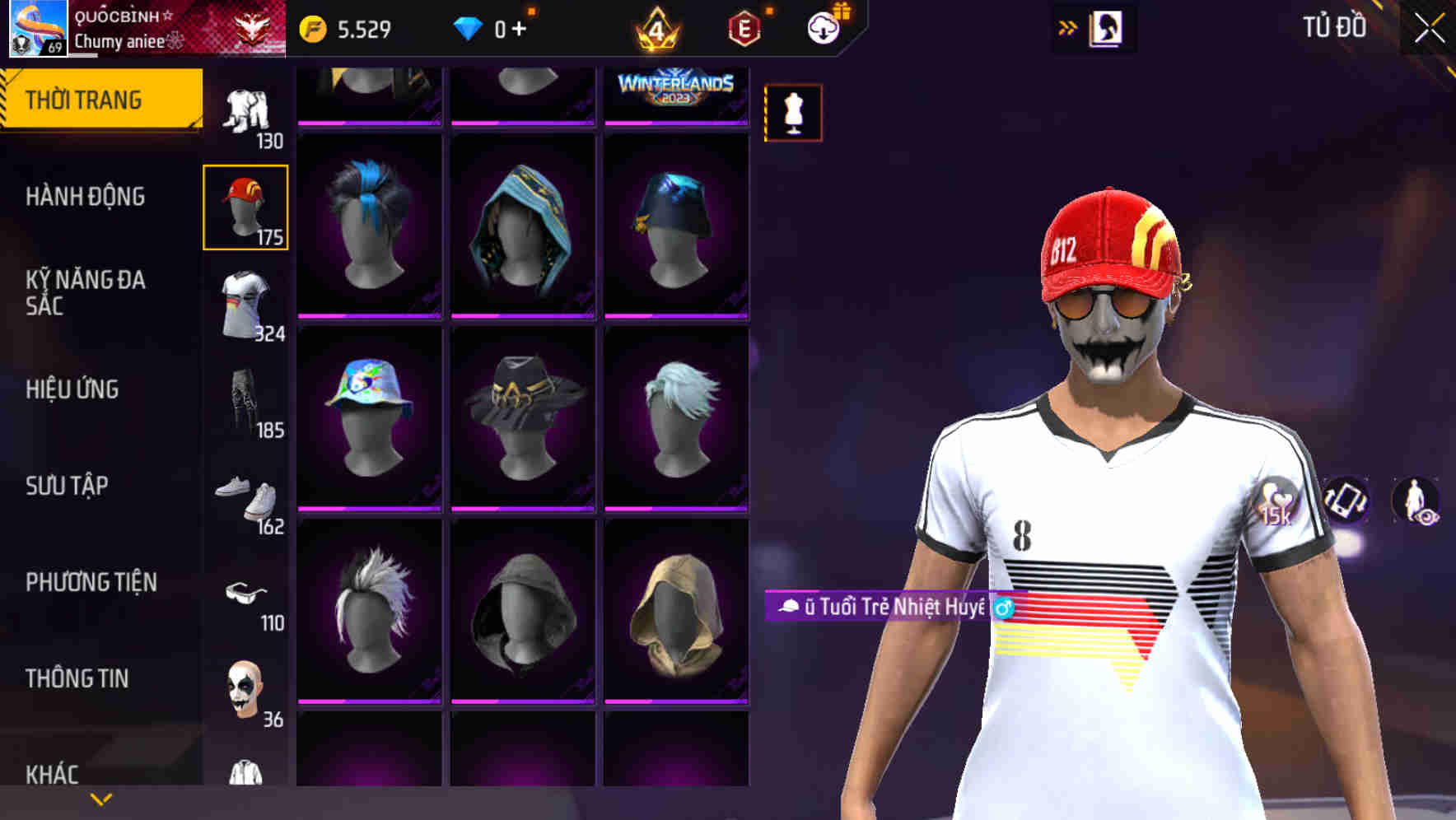The image size is (1456, 820).
Task: Open the fashion album icon near TỦ ĐỒ
Action: tap(1108, 28)
